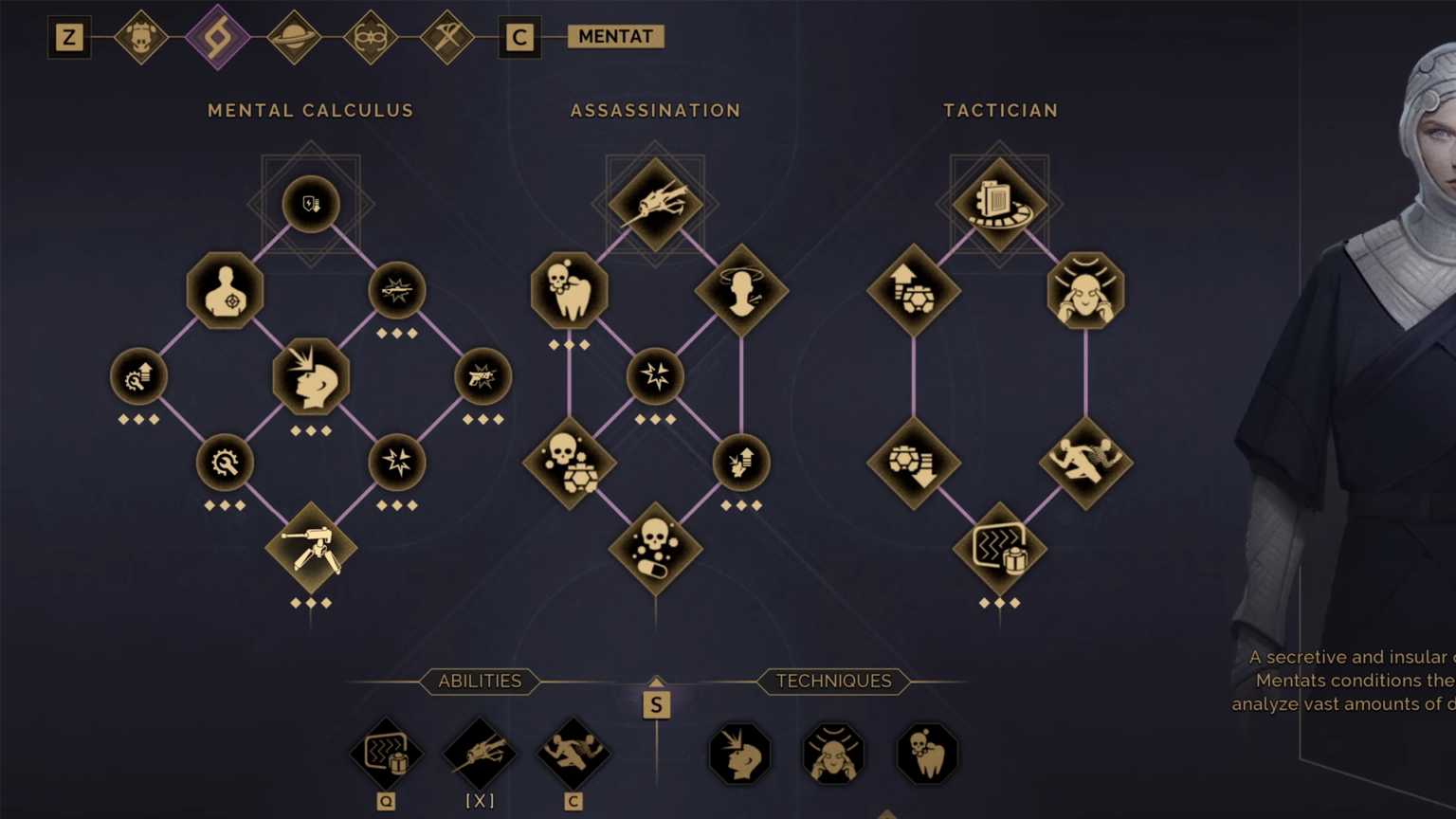The height and width of the screenshot is (819, 1456).
Task: Open the mask class tab at the top
Action: [x=142, y=38]
